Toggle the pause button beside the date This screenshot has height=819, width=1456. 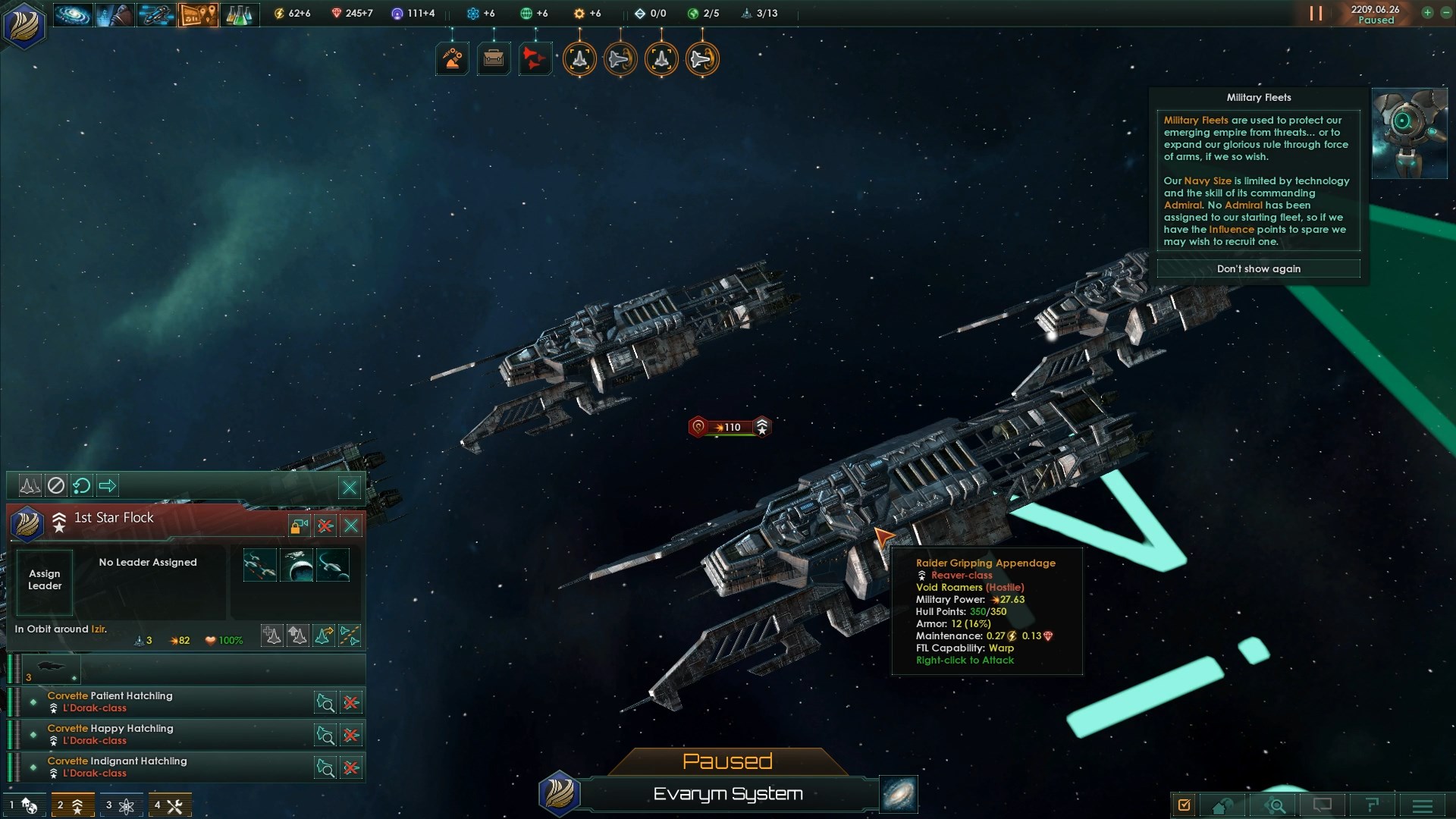coord(1316,14)
